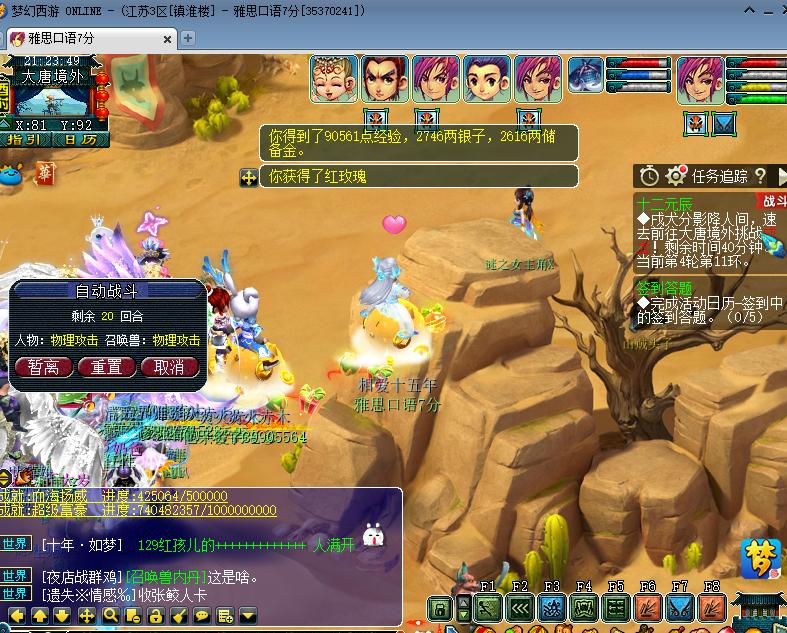Activate the F3 blue splash skill
This screenshot has height=633, width=787.
(552, 607)
